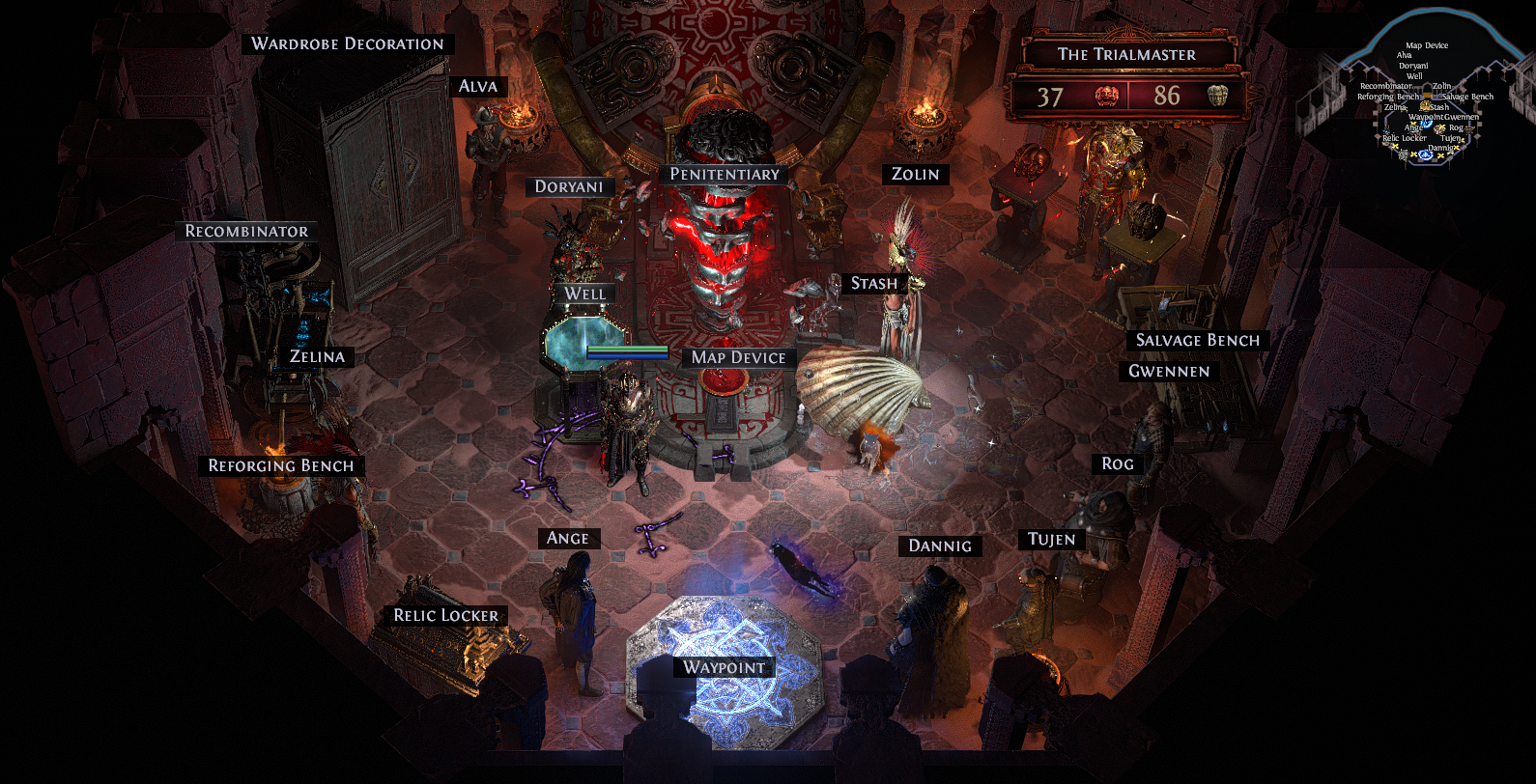
Task: Choose the Gwennen name label
Action: click(1169, 371)
